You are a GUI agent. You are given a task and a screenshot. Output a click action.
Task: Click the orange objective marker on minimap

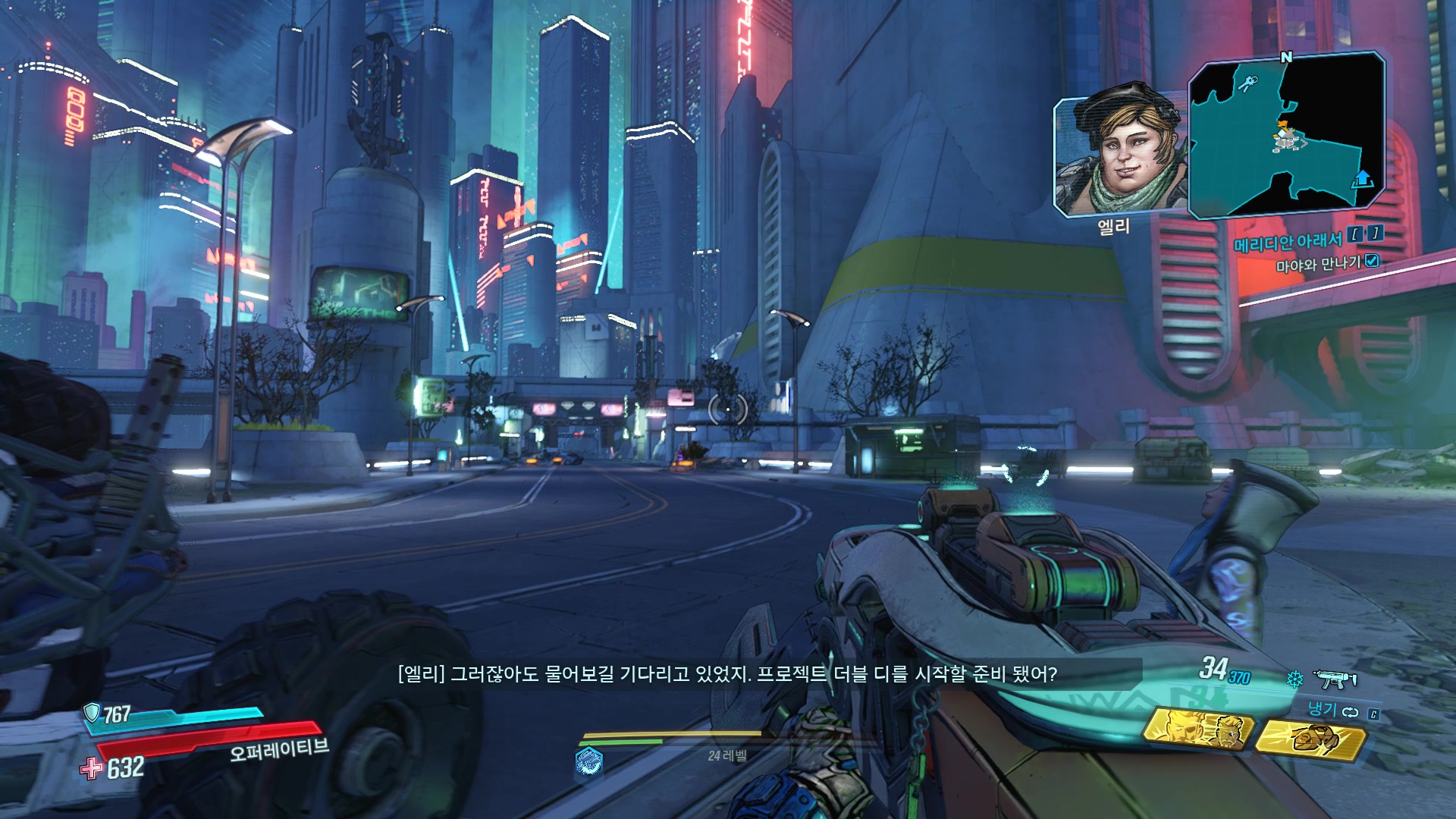click(1282, 124)
